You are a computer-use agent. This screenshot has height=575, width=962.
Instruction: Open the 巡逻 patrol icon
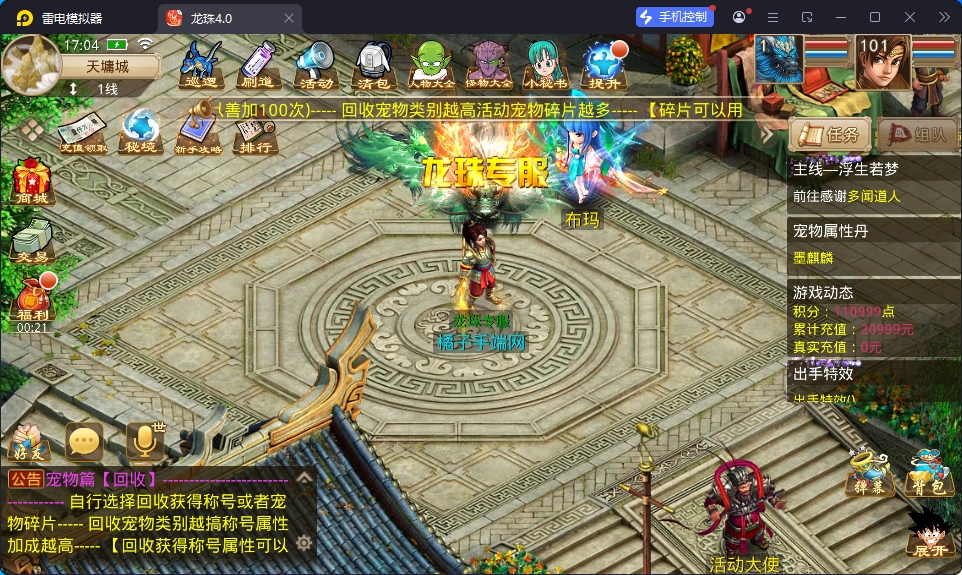[201, 66]
